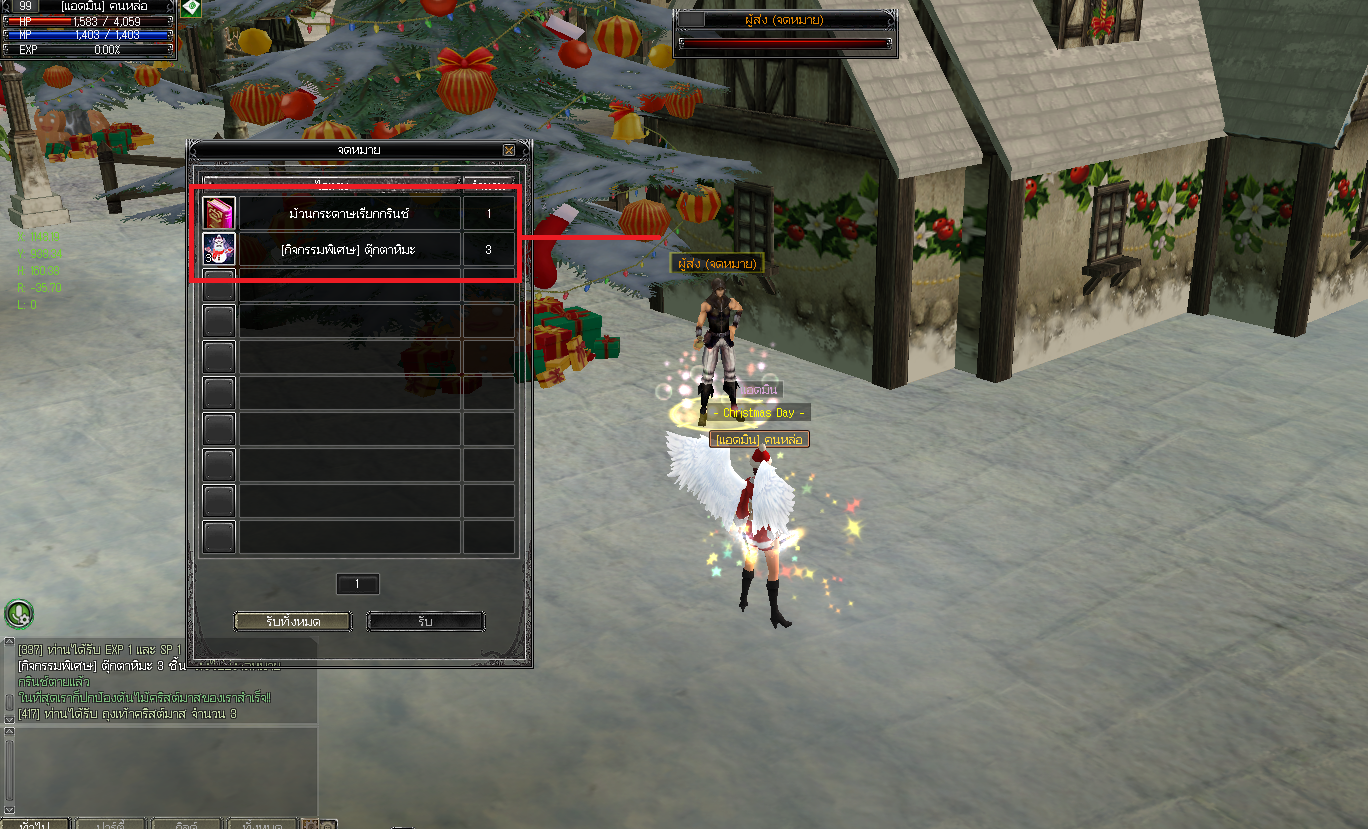This screenshot has width=1368, height=829.
Task: Close the จดหมาย mail window
Action: (x=509, y=150)
